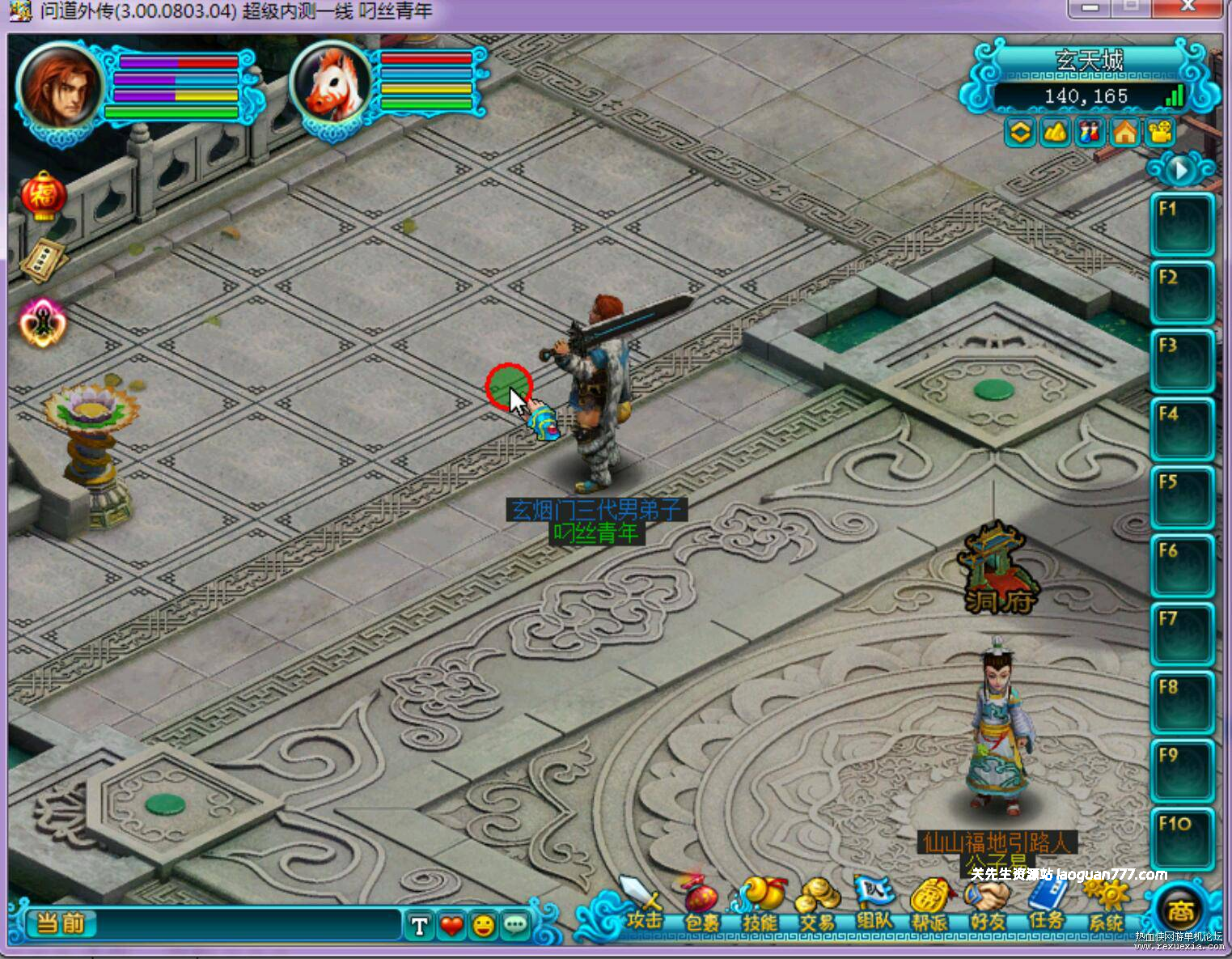This screenshot has height=959, width=1232.
Task: Select the 当前 chat channel button
Action: click(x=61, y=923)
